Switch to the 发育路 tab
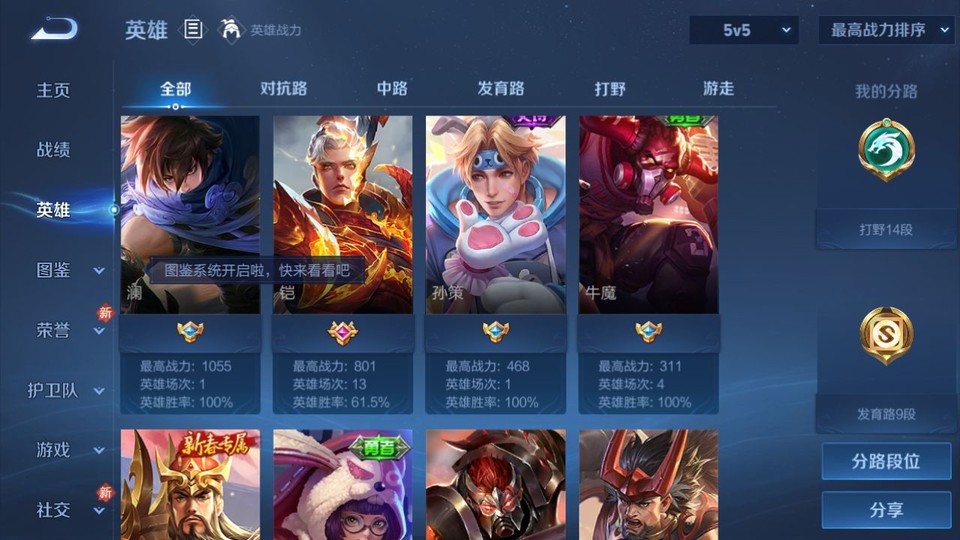Image resolution: width=960 pixels, height=540 pixels. coord(501,89)
